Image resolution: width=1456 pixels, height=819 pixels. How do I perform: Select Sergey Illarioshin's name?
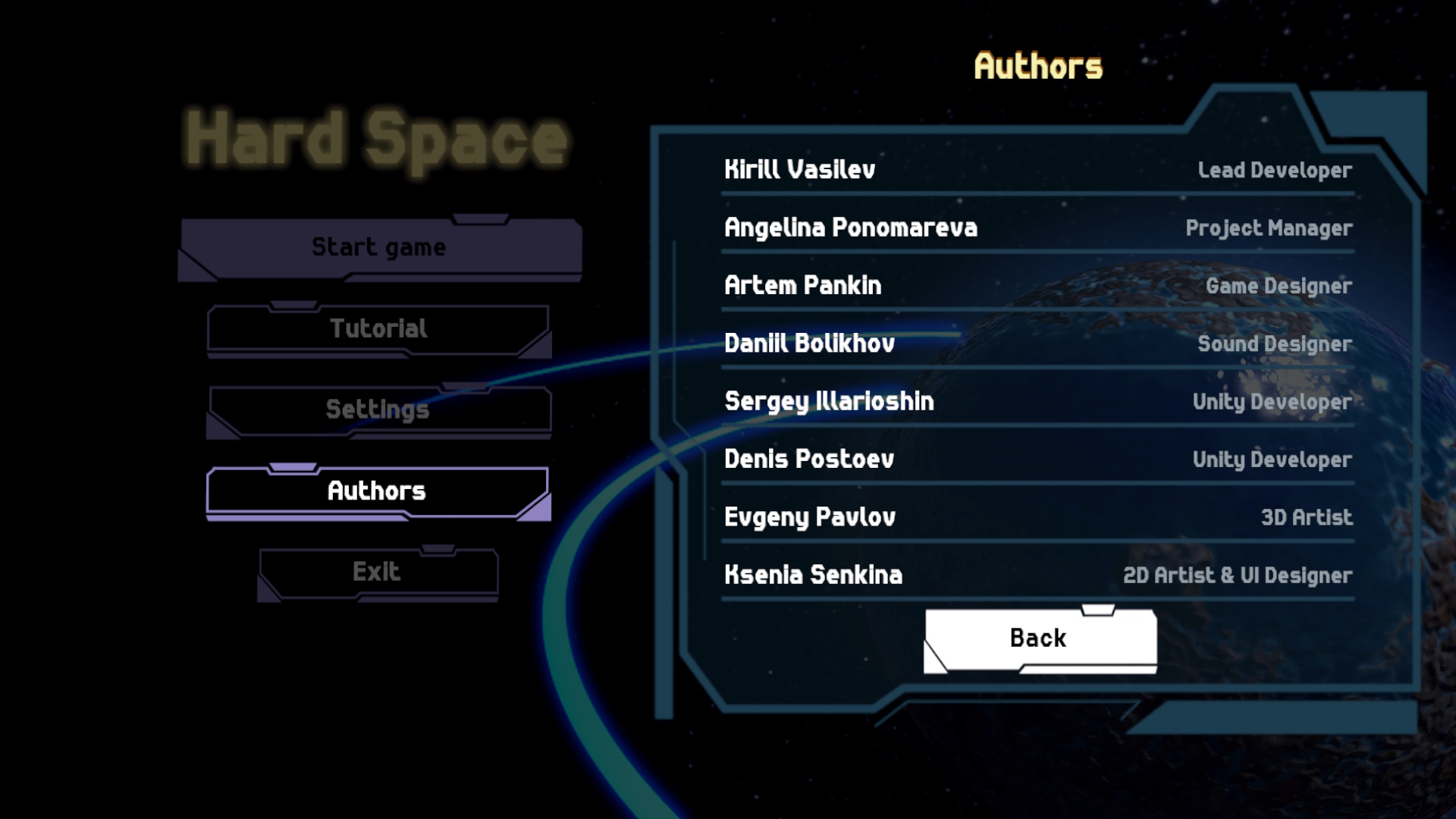coord(830,401)
